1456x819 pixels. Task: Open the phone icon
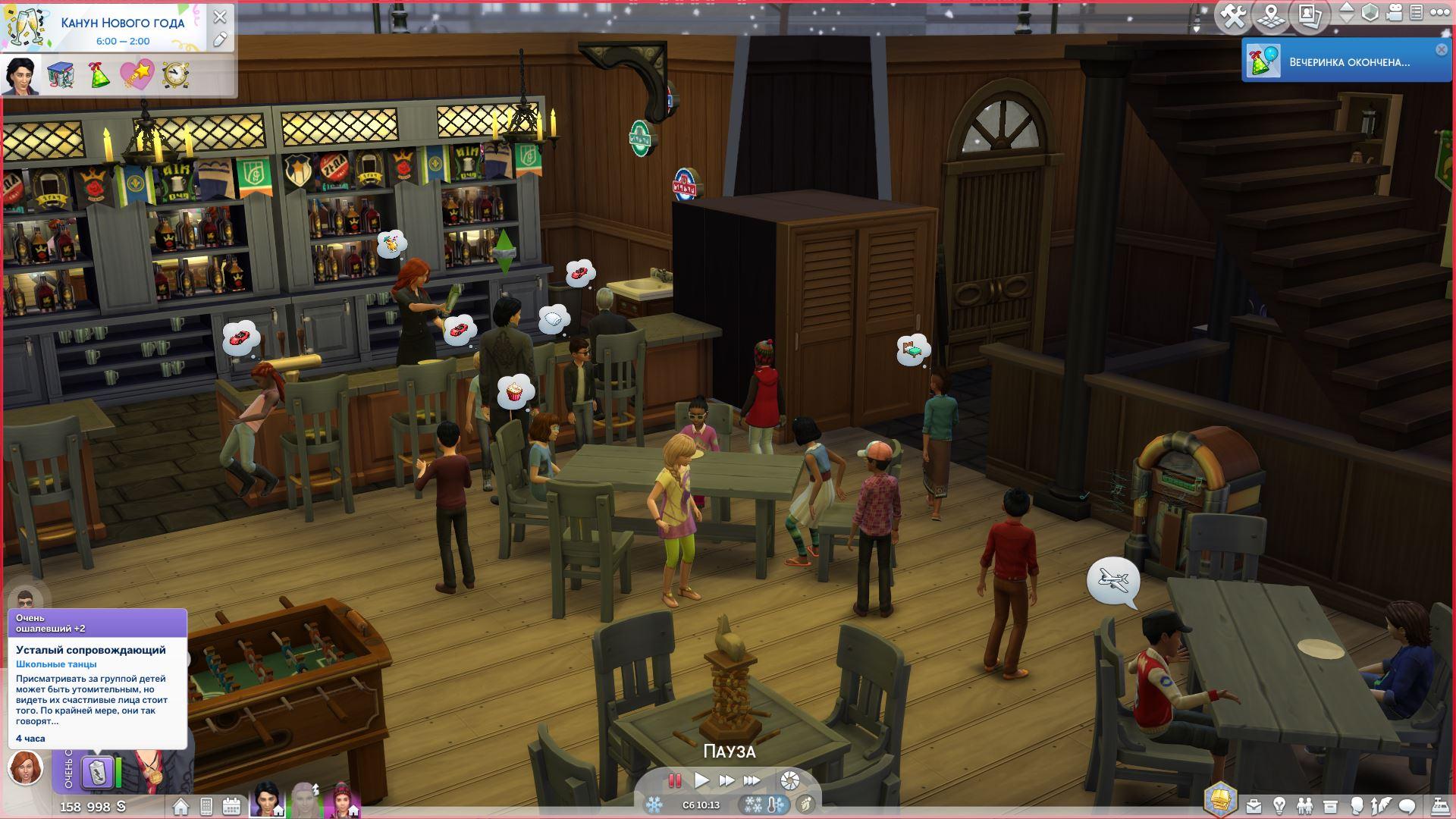(206, 806)
